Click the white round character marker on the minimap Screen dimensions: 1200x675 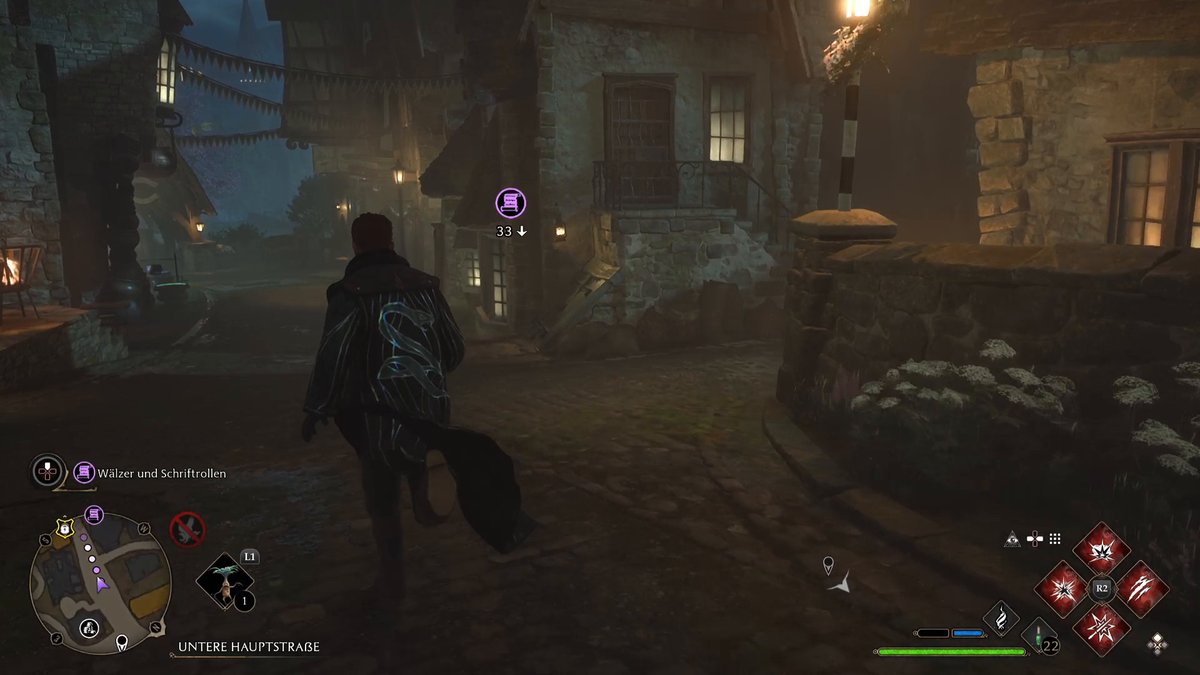pos(89,628)
